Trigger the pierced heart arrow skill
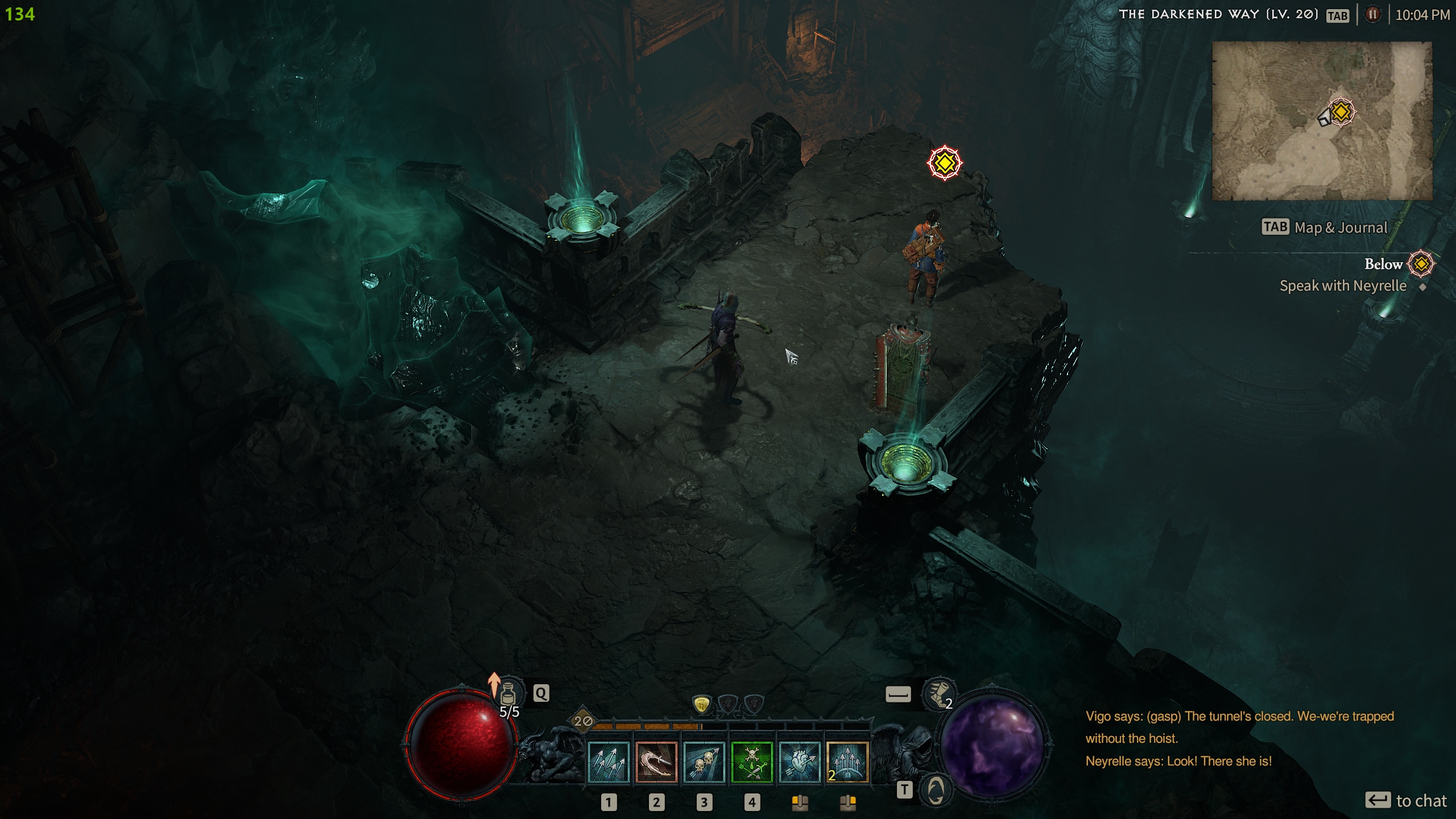The height and width of the screenshot is (819, 1456). pyautogui.click(x=799, y=762)
